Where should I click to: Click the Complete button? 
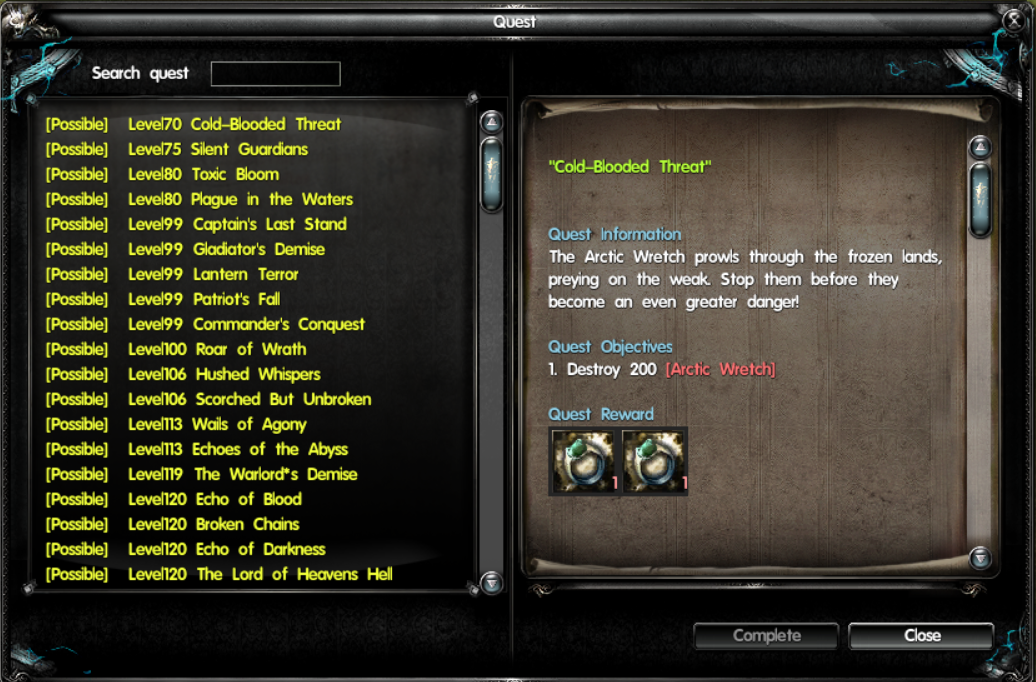(x=767, y=635)
